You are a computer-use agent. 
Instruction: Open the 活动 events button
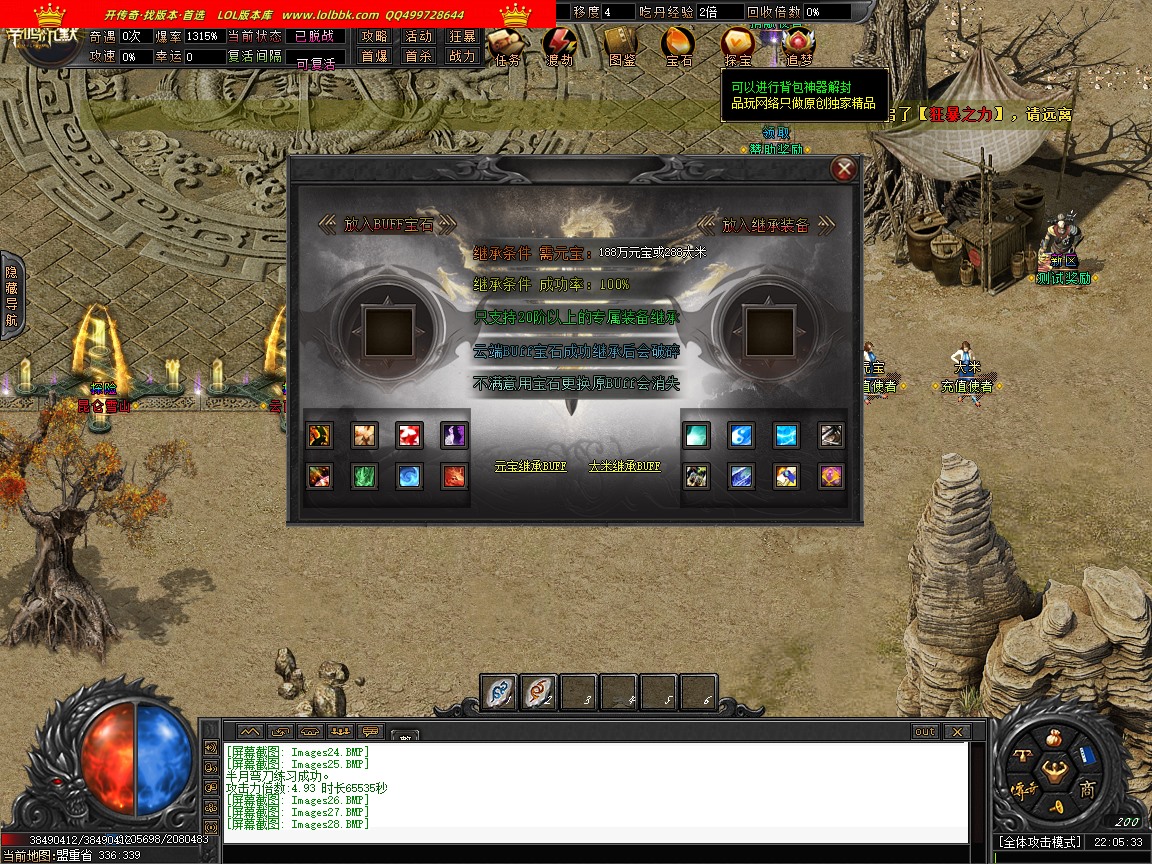pos(417,36)
